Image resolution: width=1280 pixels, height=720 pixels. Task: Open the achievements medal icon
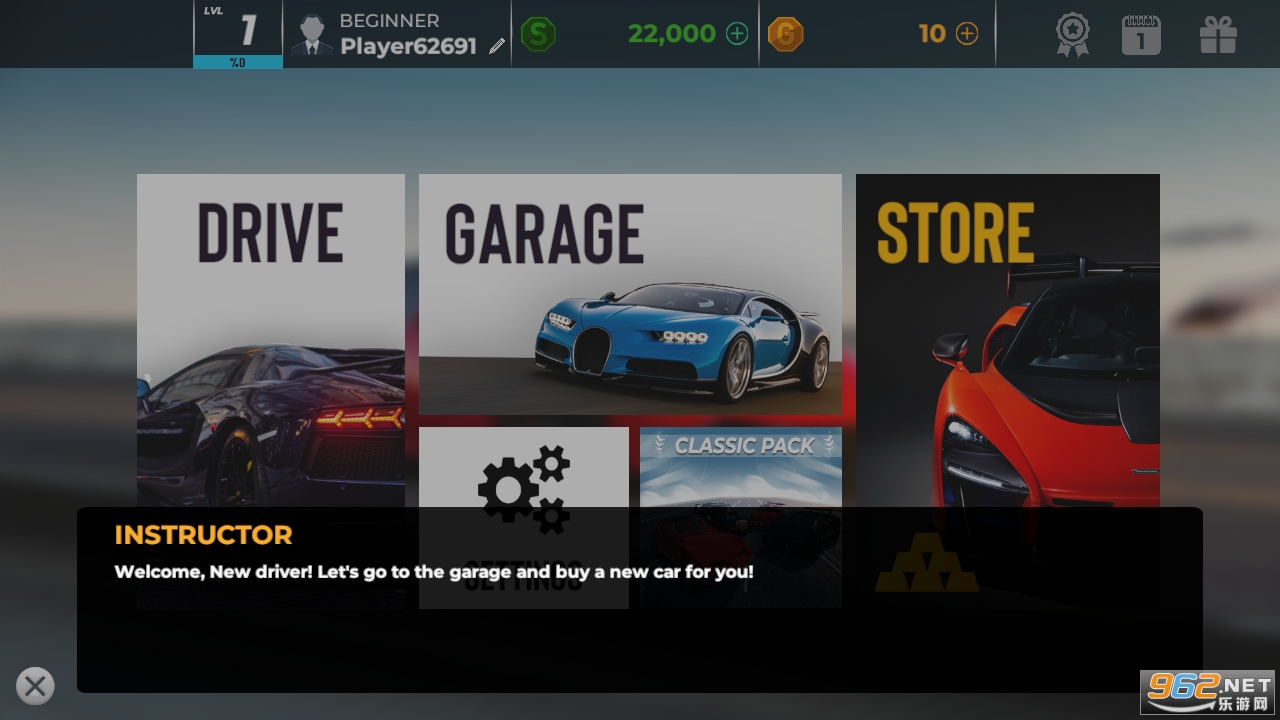tap(1073, 35)
